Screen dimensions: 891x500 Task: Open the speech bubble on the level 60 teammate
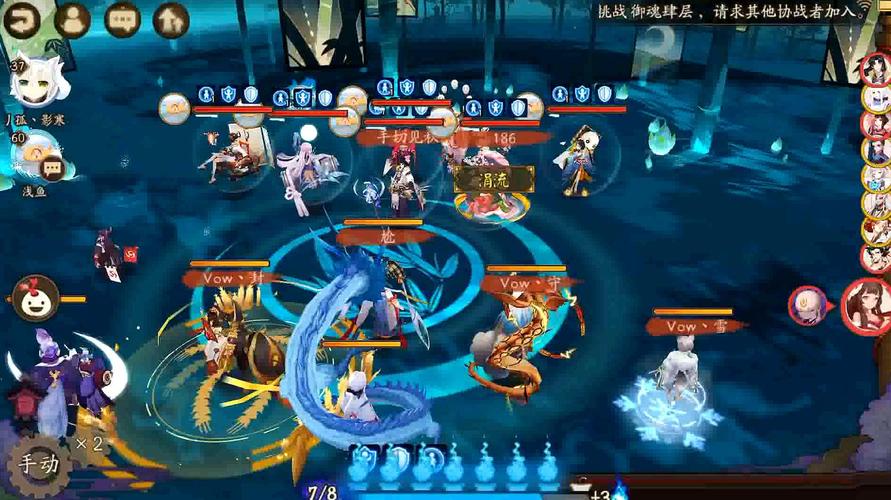tap(53, 169)
